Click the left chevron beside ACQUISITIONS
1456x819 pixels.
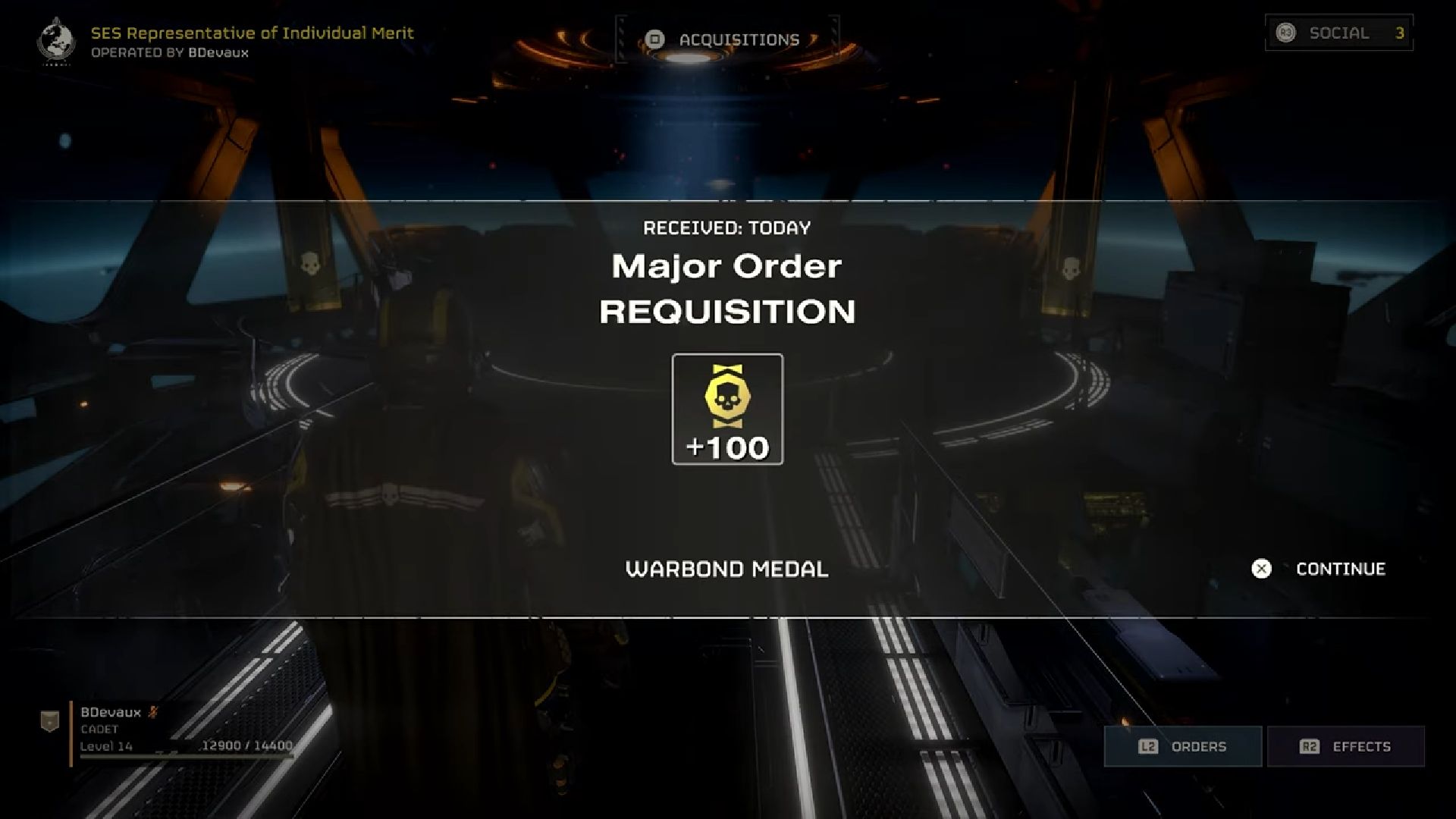click(622, 40)
